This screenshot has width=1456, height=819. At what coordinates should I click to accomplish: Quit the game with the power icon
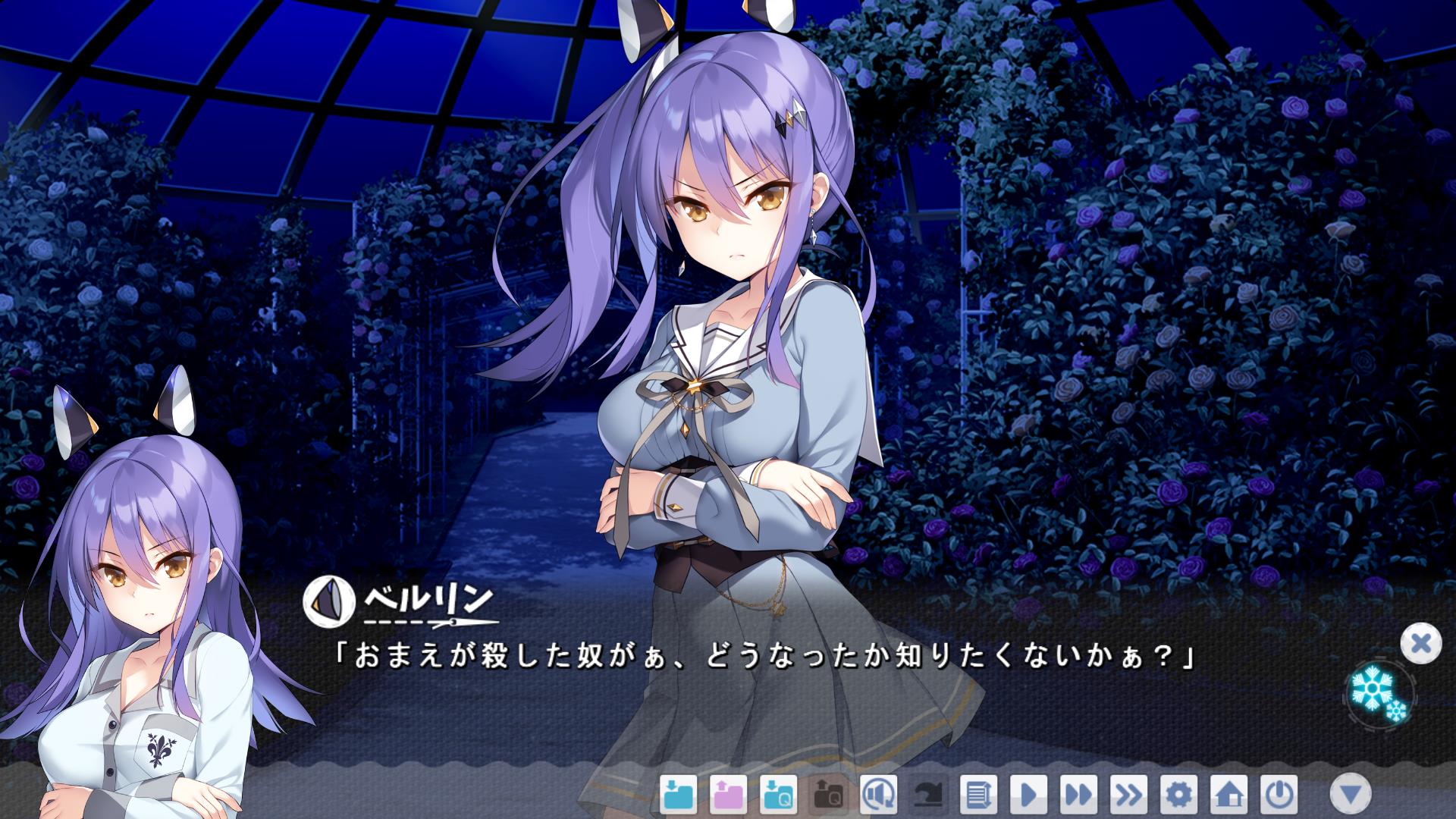point(1279,795)
